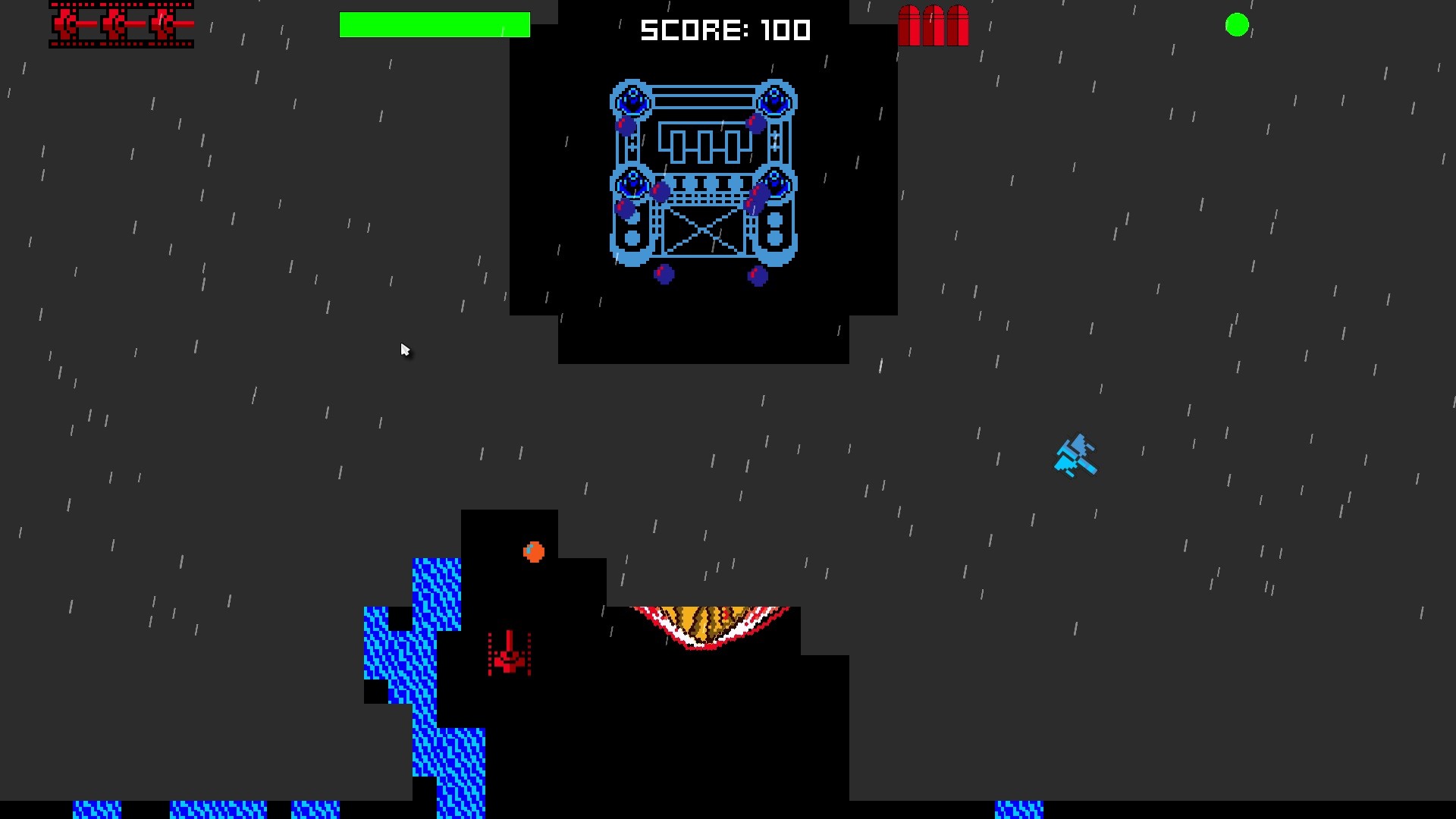Toggle the boss's top-right turret
The image size is (1456, 819).
[x=774, y=99]
